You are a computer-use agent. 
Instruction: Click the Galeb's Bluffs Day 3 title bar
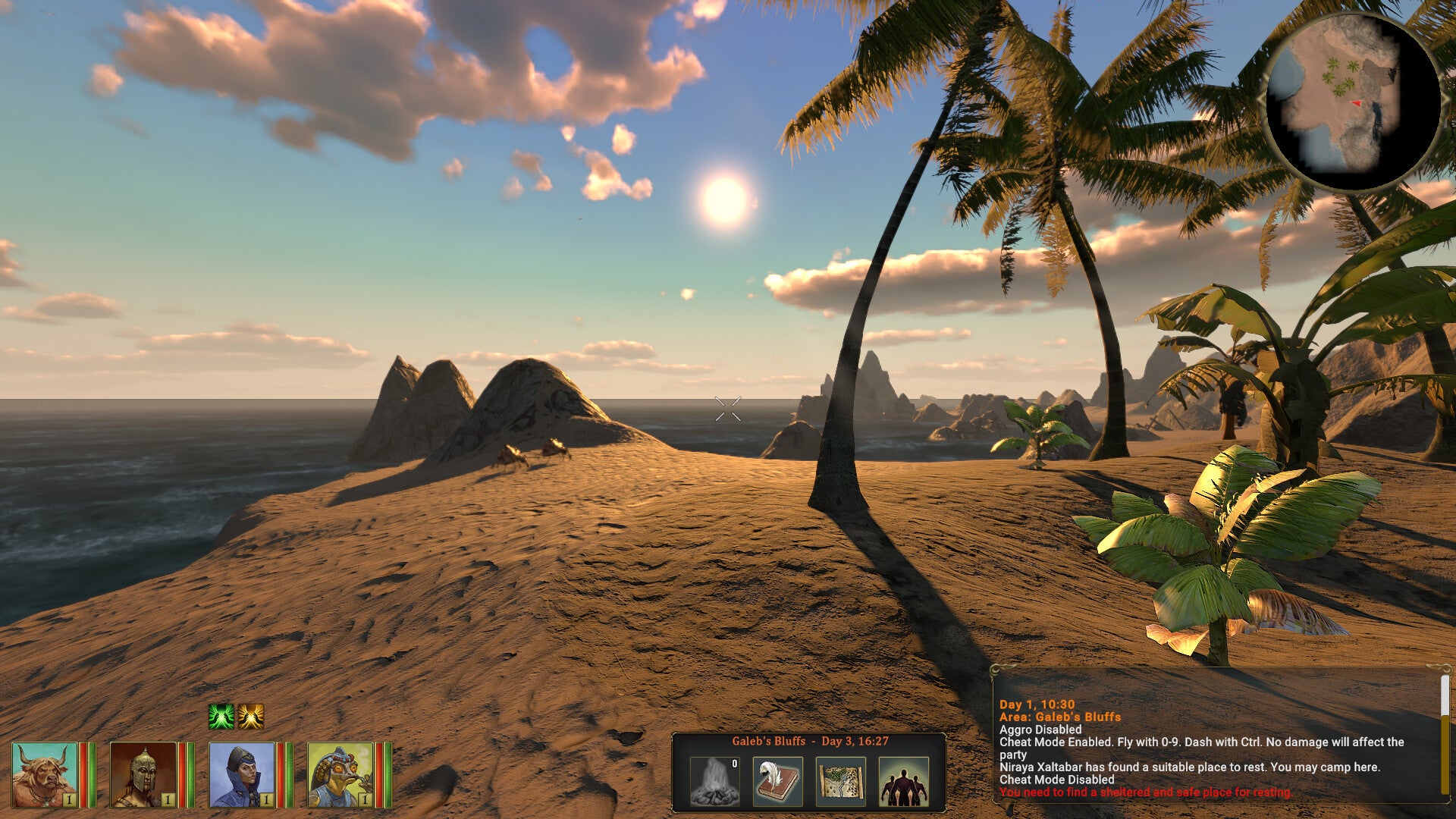[810, 742]
